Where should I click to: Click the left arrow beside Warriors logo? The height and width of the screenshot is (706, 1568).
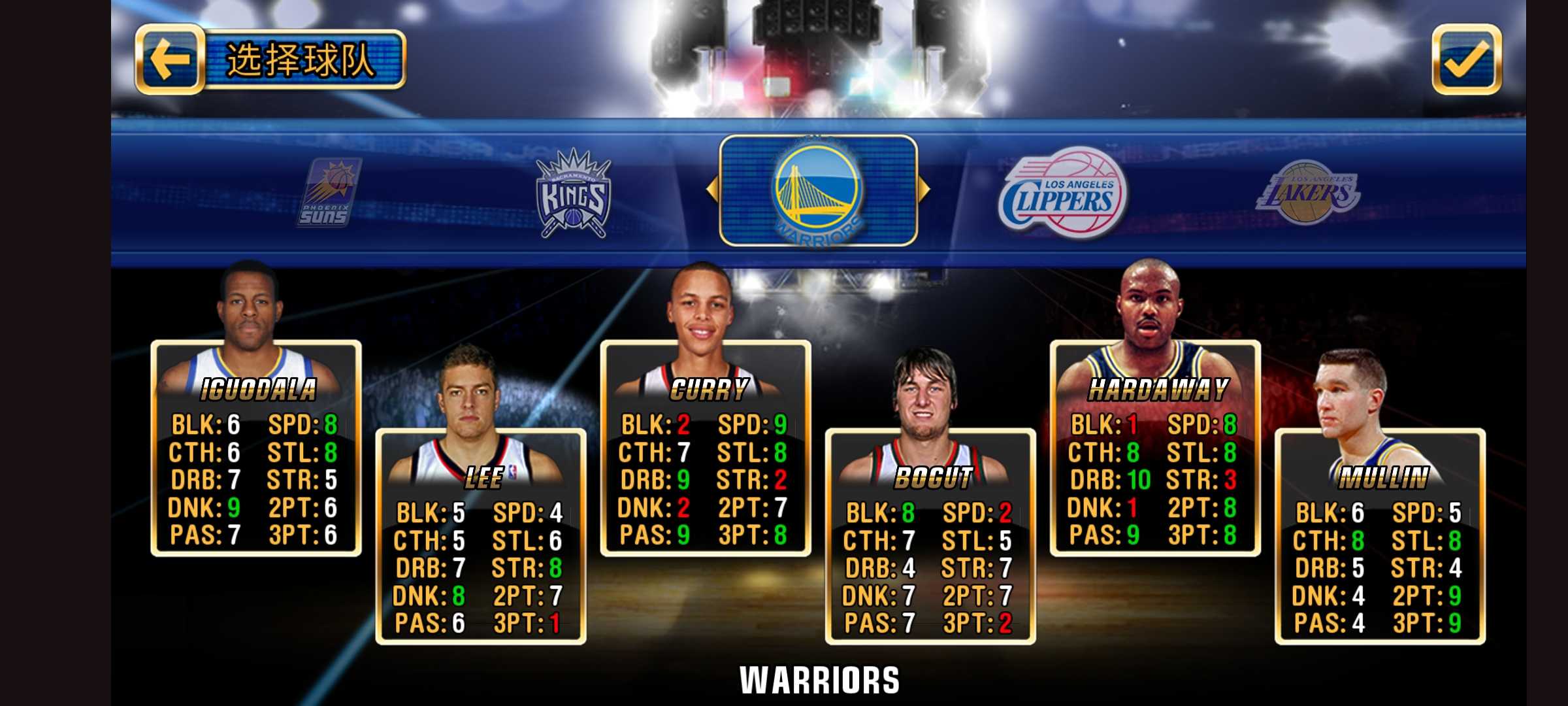711,190
